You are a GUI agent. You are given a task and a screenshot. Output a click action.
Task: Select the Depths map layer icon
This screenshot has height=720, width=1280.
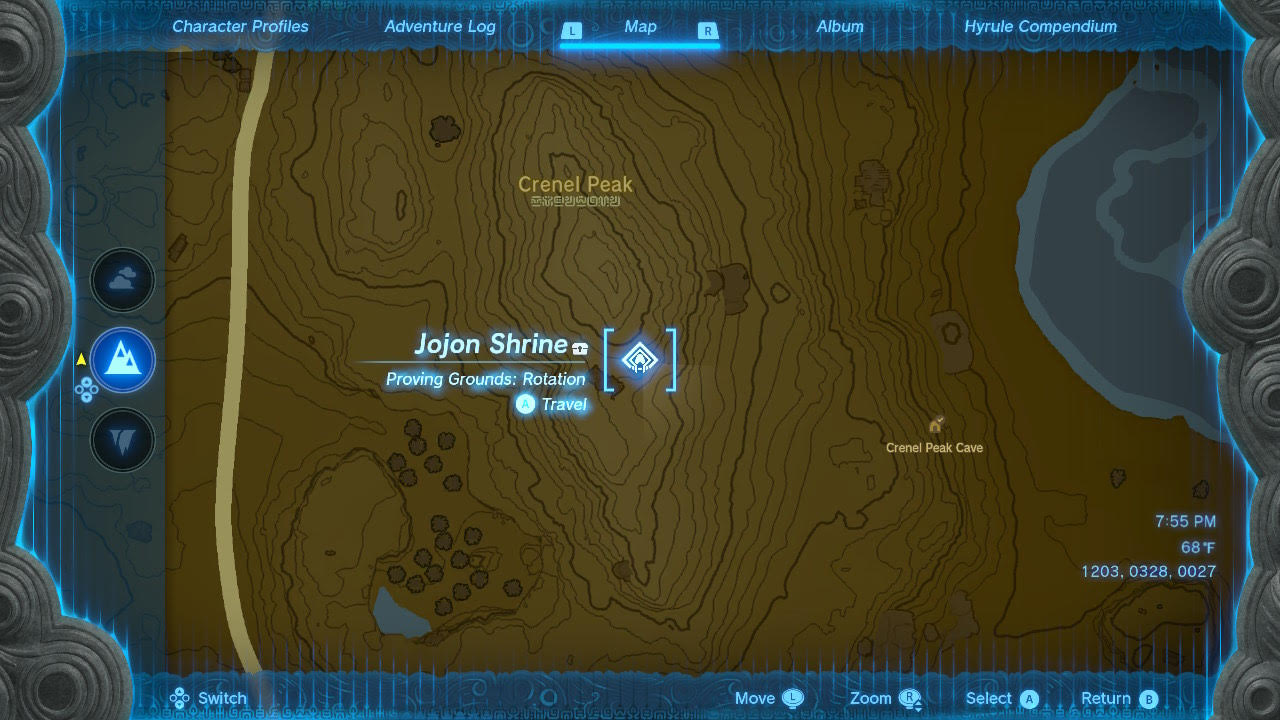pyautogui.click(x=122, y=440)
